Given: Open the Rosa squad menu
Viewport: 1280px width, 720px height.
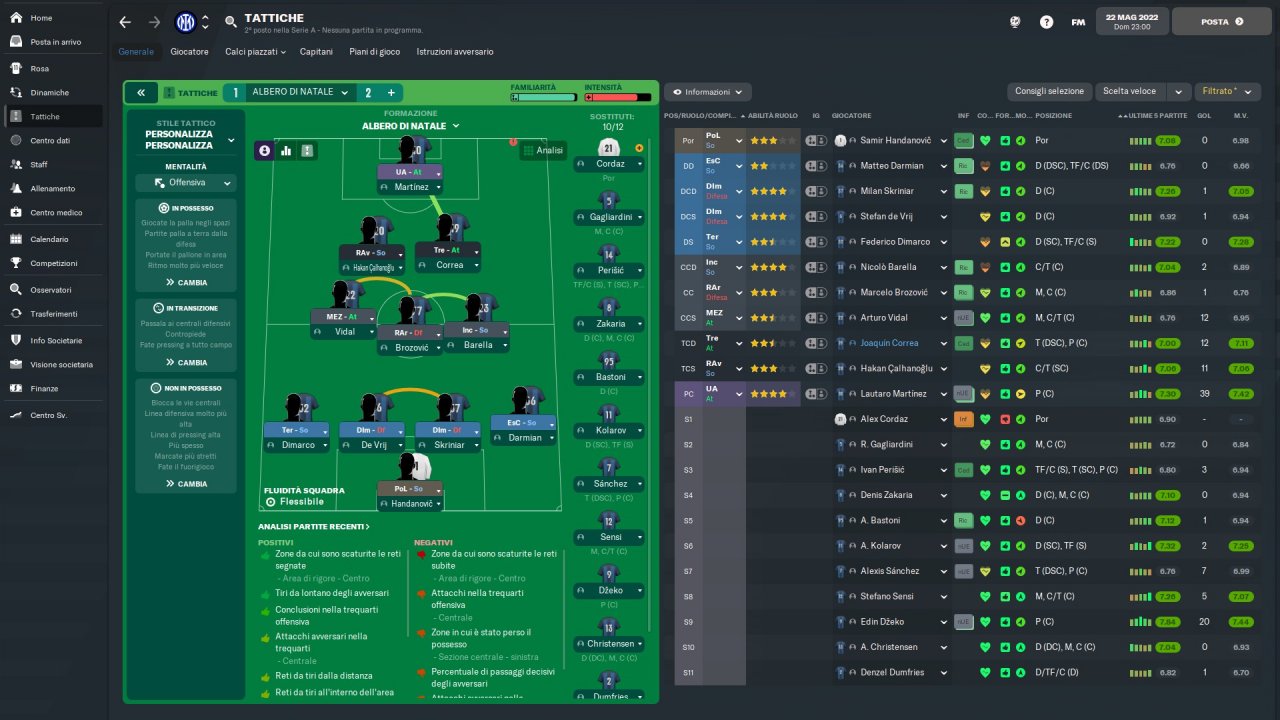Looking at the screenshot, I should point(40,69).
